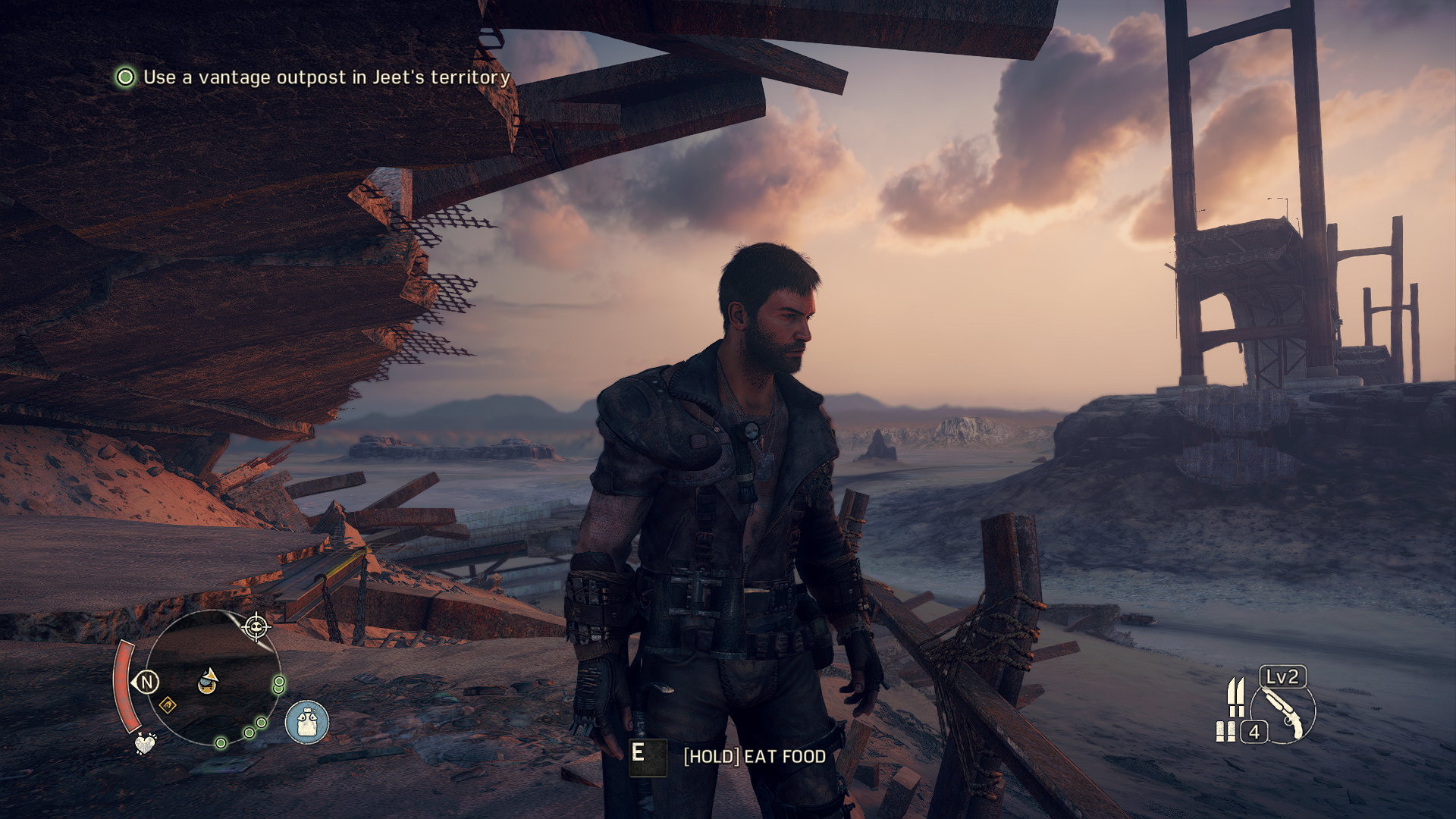Open the circular minimap
Image resolution: width=1456 pixels, height=819 pixels.
pyautogui.click(x=212, y=677)
